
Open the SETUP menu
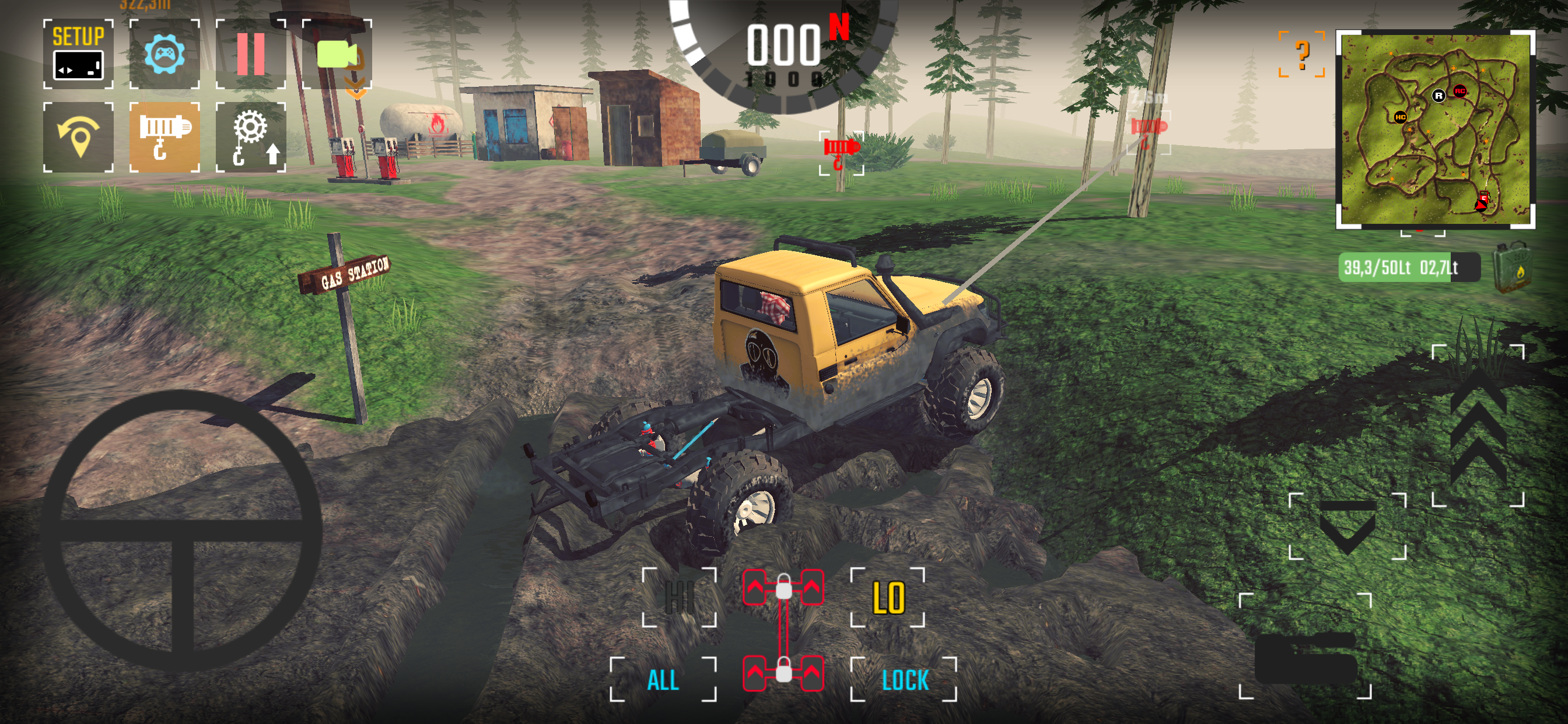pos(78,54)
